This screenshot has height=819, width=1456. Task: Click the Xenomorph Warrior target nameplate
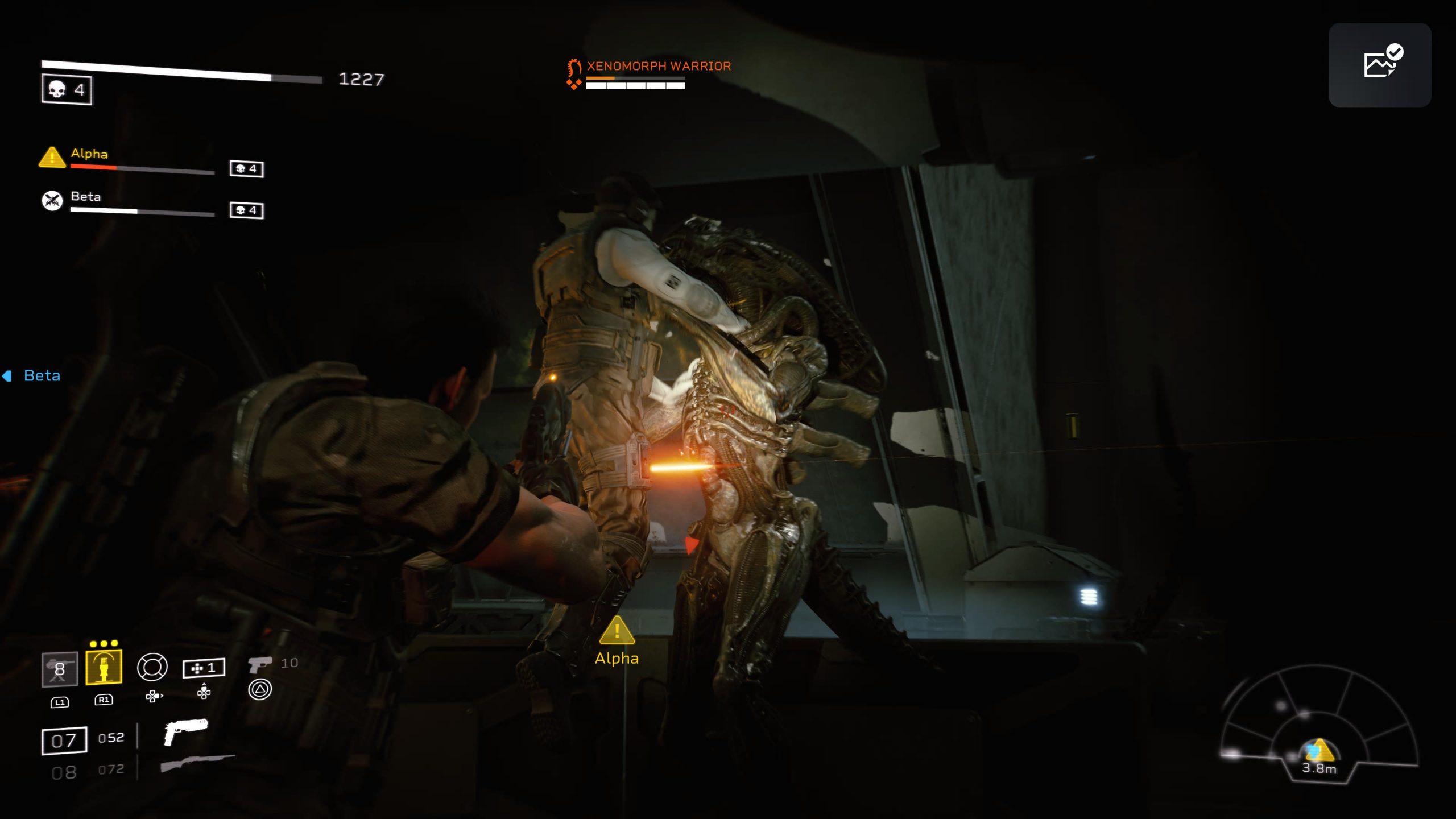[x=658, y=67]
